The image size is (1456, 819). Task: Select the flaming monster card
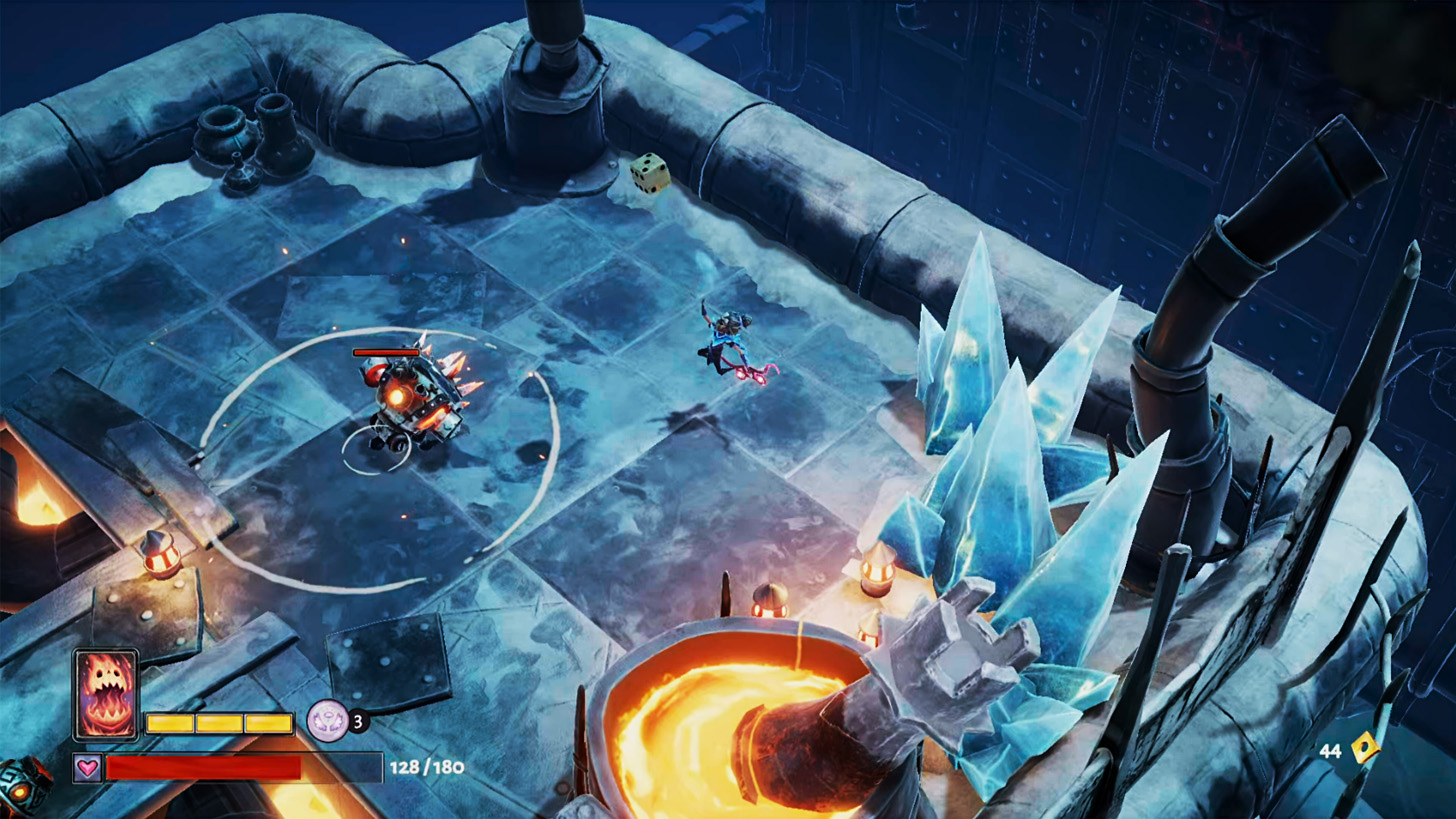[x=106, y=694]
